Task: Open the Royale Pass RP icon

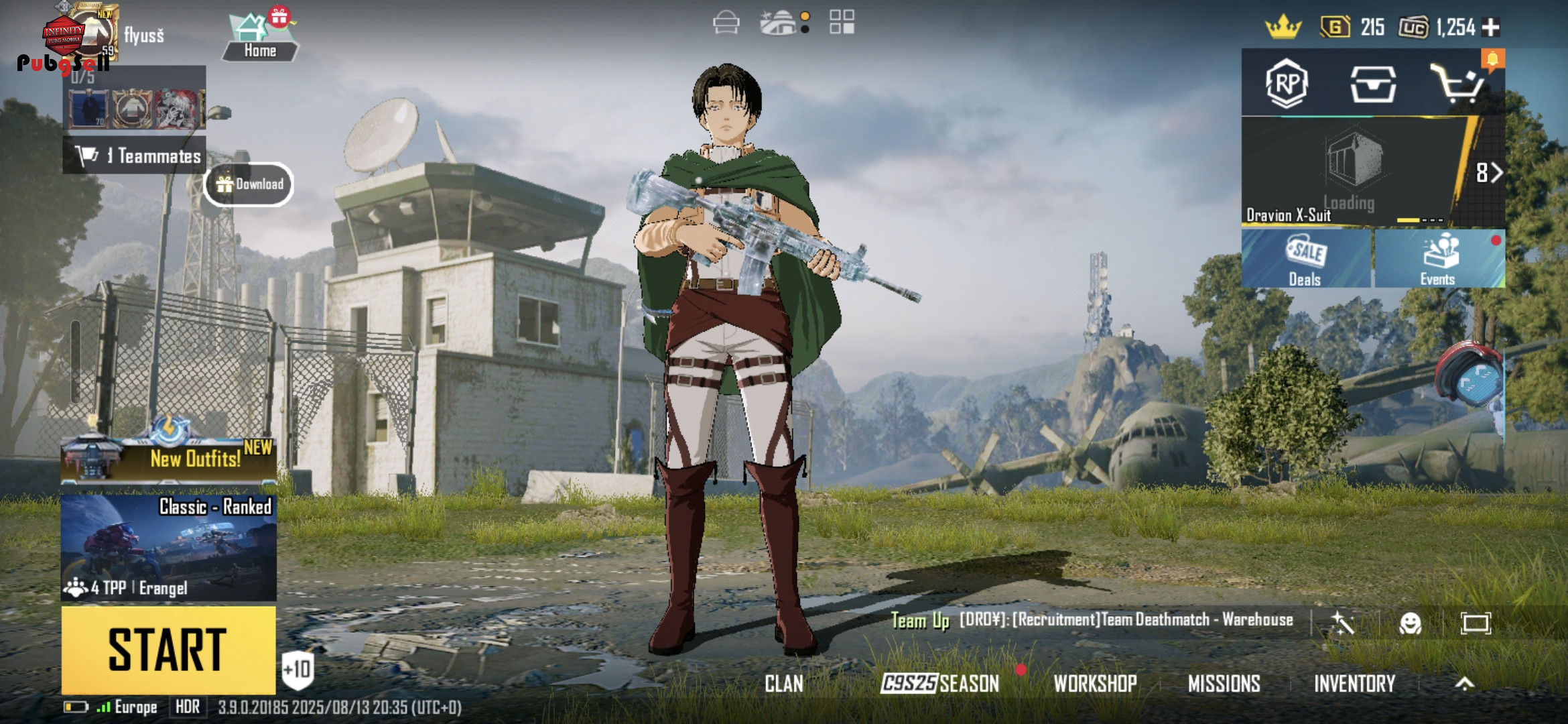Action: point(1287,84)
